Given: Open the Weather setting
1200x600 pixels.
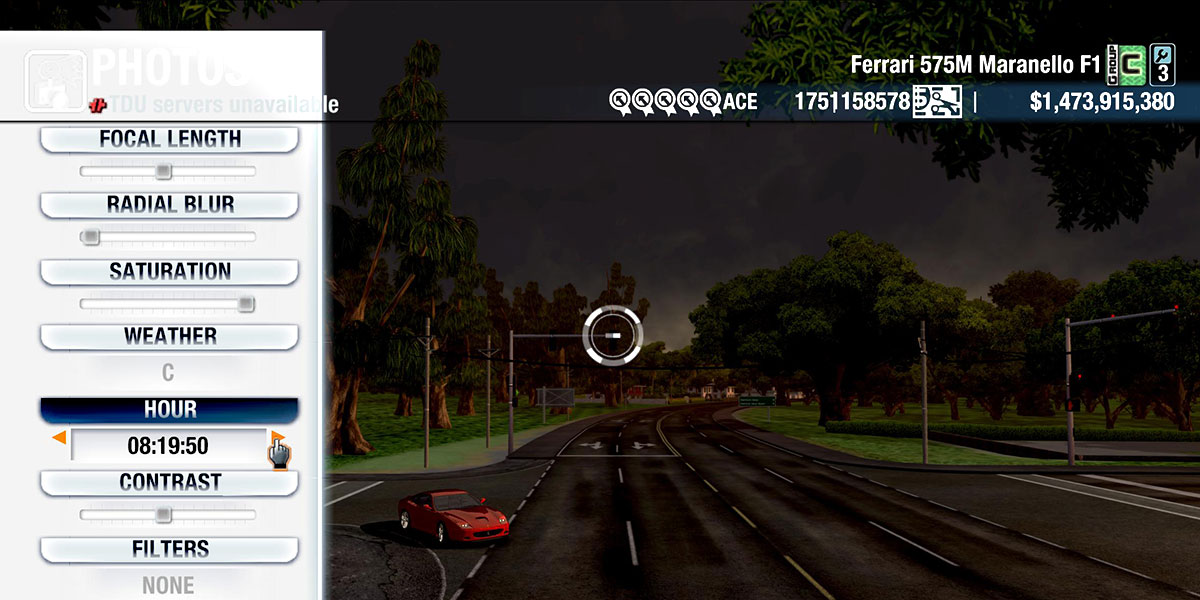Looking at the screenshot, I should (169, 336).
